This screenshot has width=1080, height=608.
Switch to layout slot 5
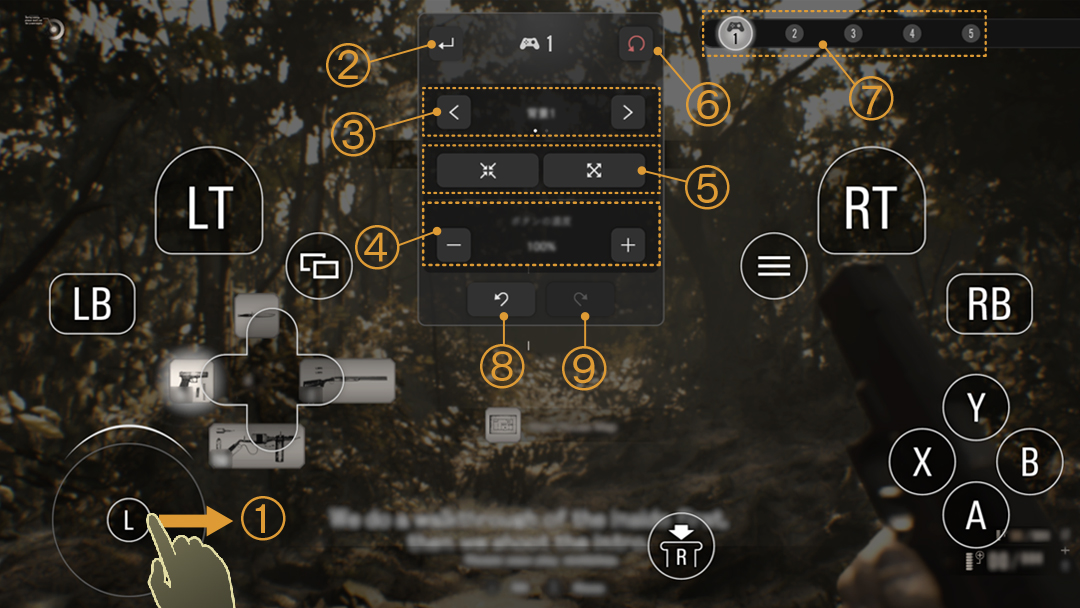click(x=970, y=34)
